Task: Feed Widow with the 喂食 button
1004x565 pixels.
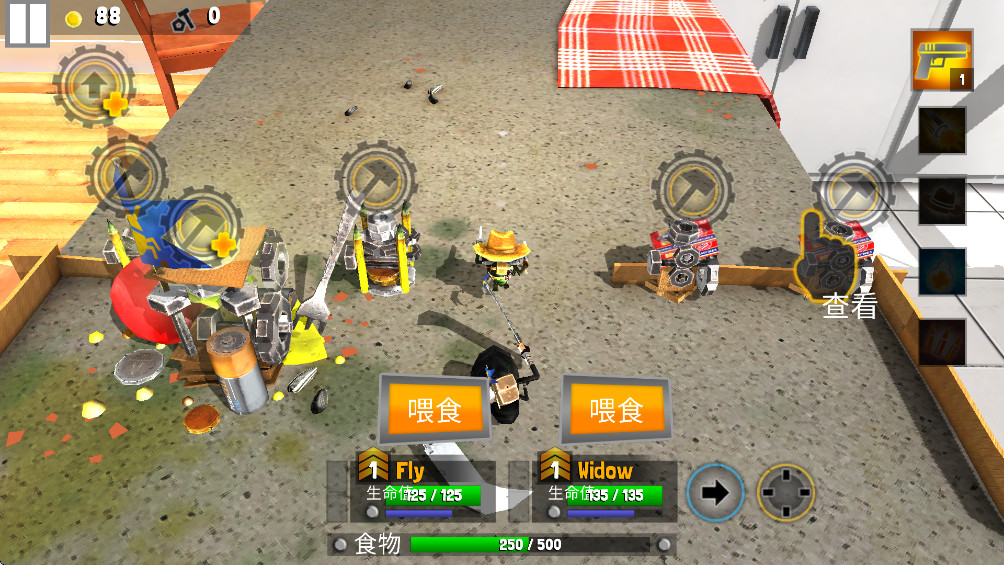Action: click(x=616, y=409)
